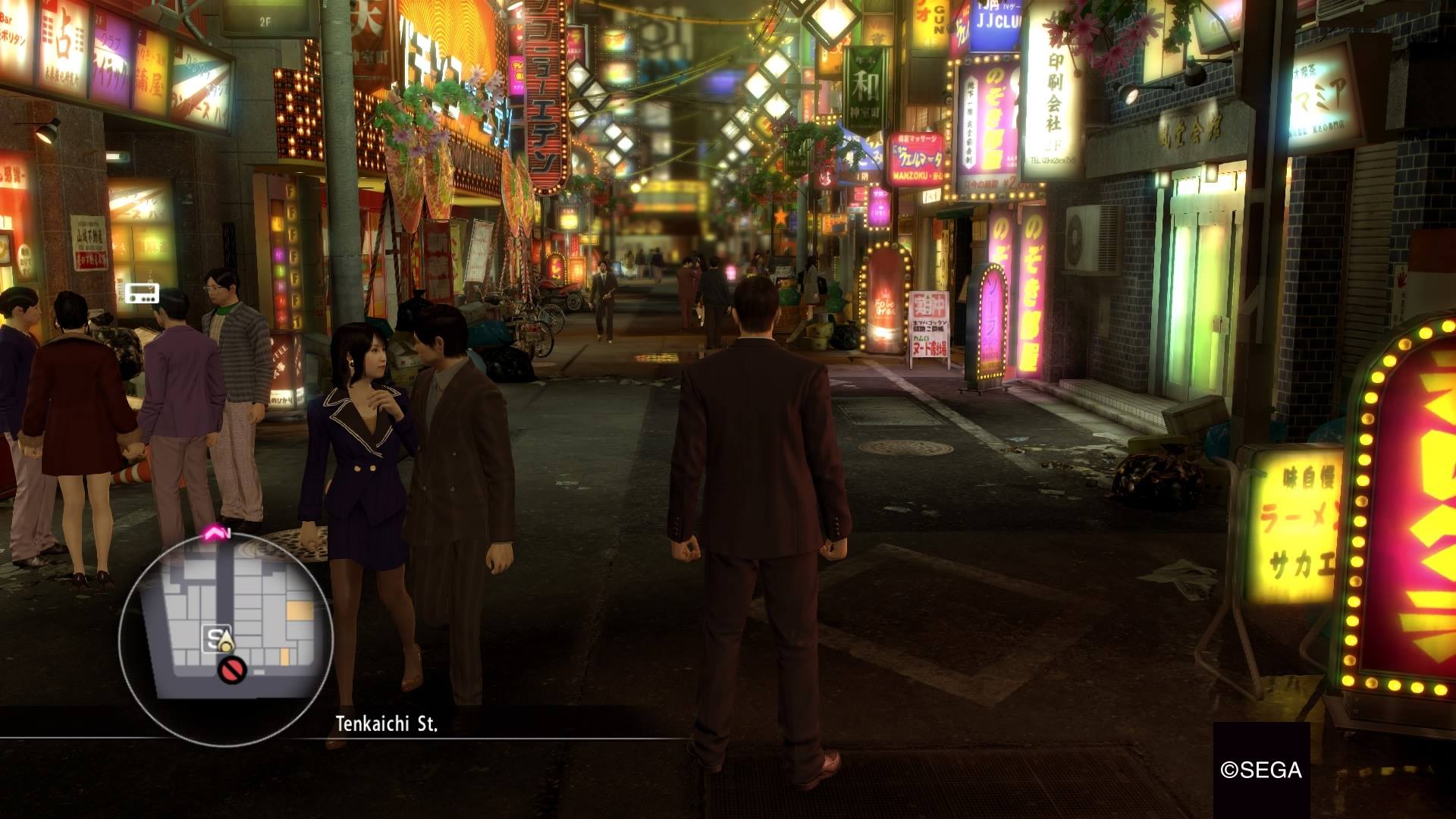Click the white pager icon

pyautogui.click(x=143, y=293)
